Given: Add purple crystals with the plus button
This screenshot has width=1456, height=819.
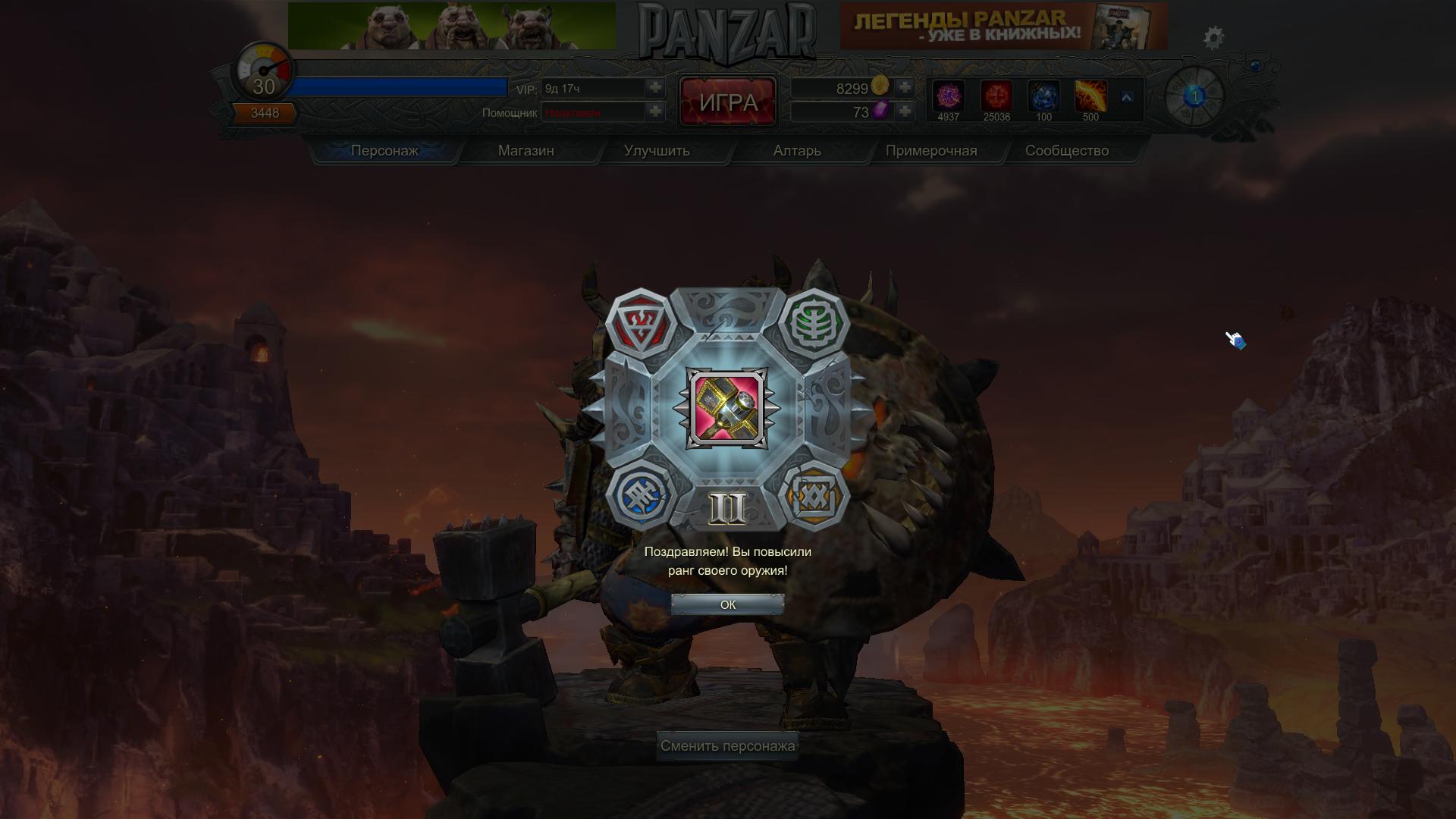Looking at the screenshot, I should click(904, 112).
